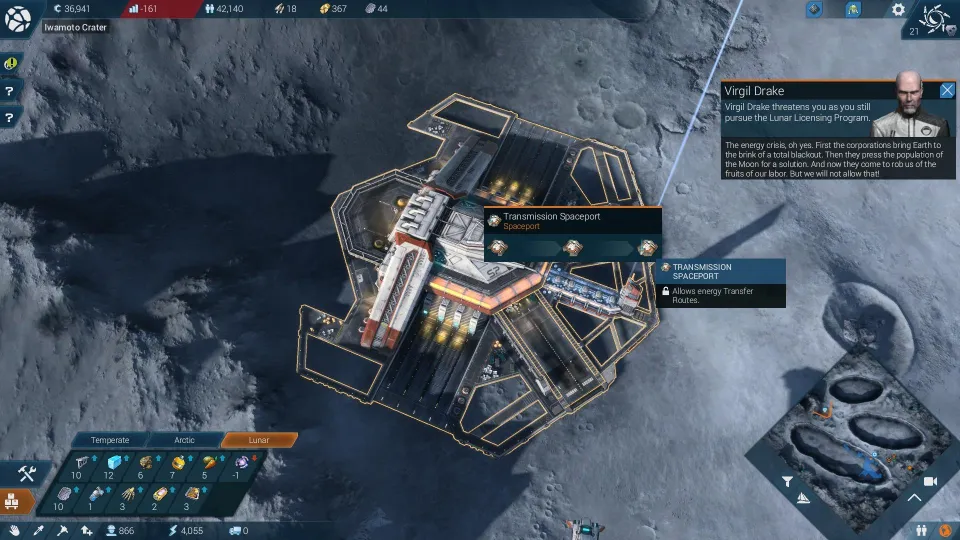Click the video camera icon by minimap

click(930, 481)
